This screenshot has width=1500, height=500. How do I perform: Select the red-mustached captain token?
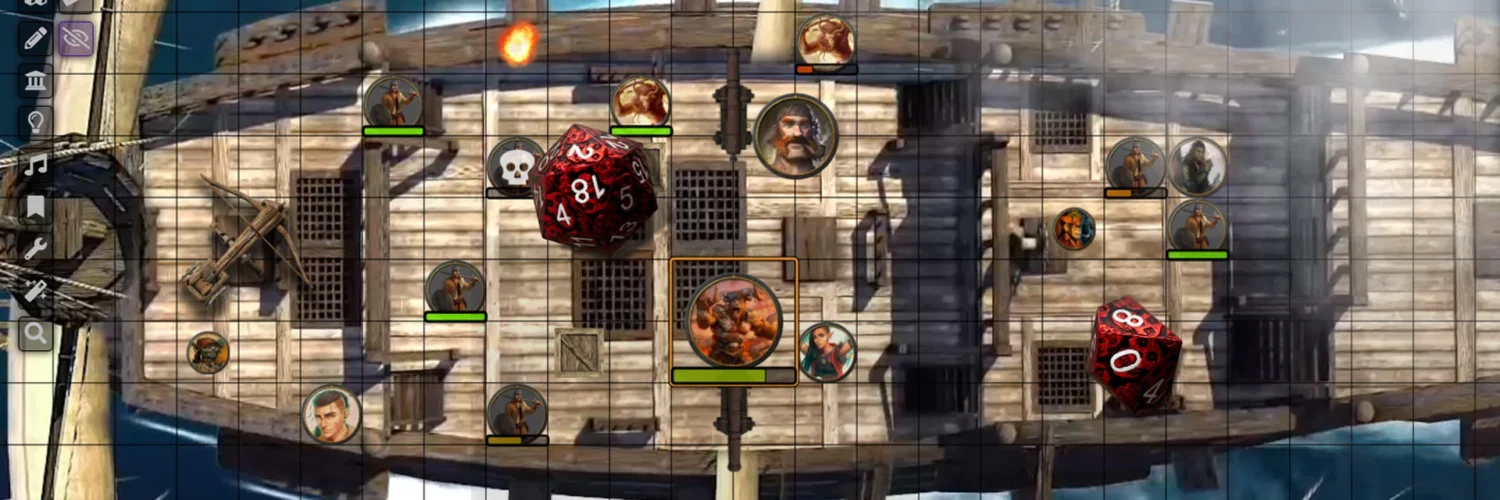coord(795,136)
